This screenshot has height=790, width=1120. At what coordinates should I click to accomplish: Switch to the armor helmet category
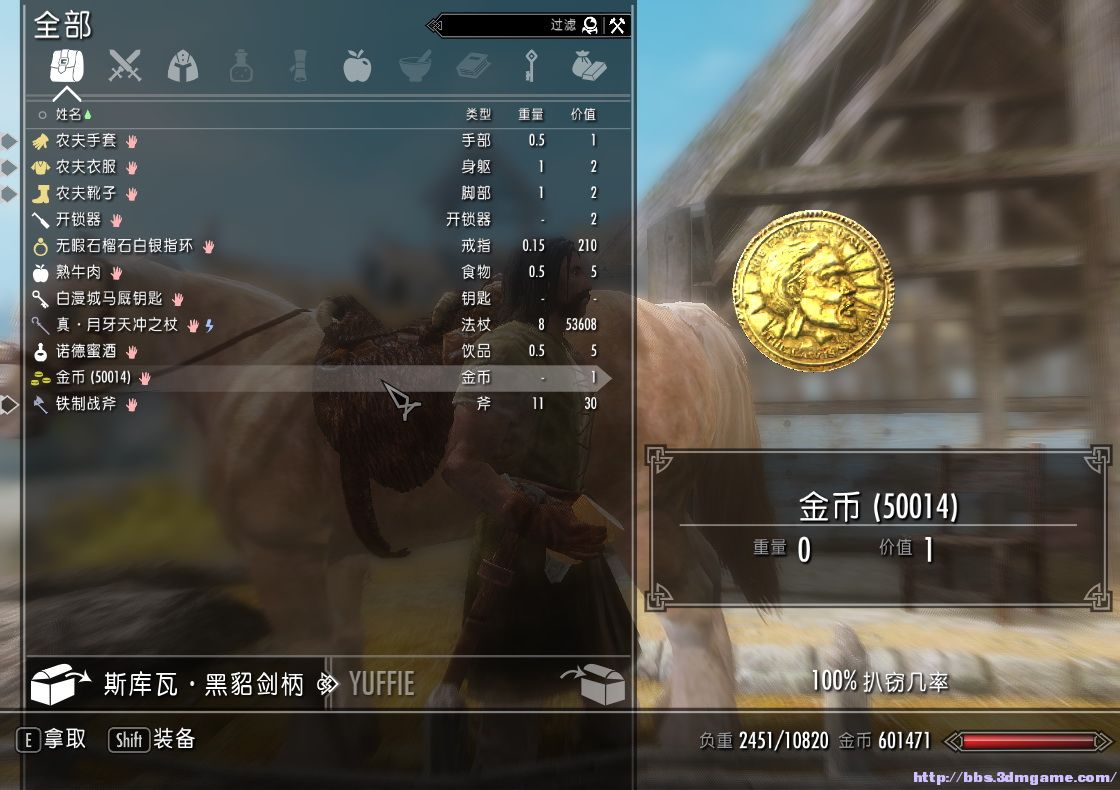183,65
